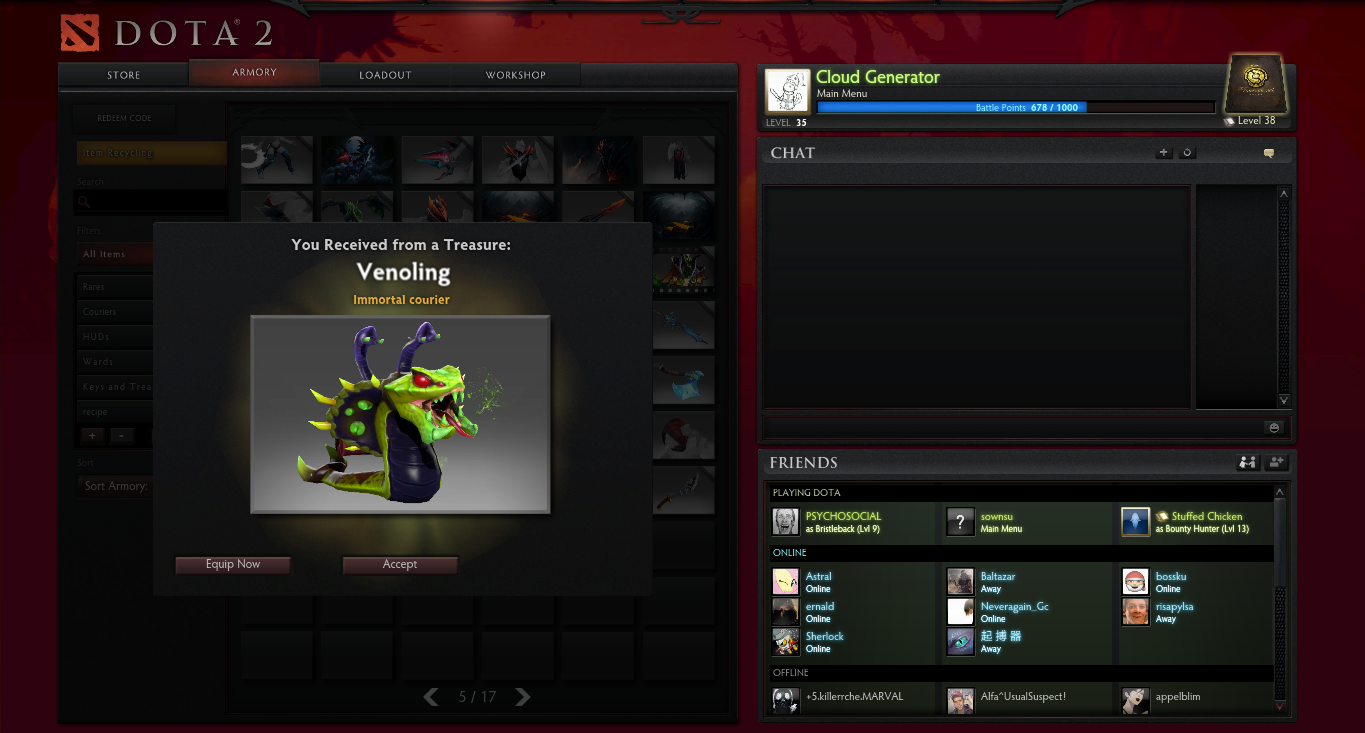Toggle the Couriers filter

(x=113, y=311)
